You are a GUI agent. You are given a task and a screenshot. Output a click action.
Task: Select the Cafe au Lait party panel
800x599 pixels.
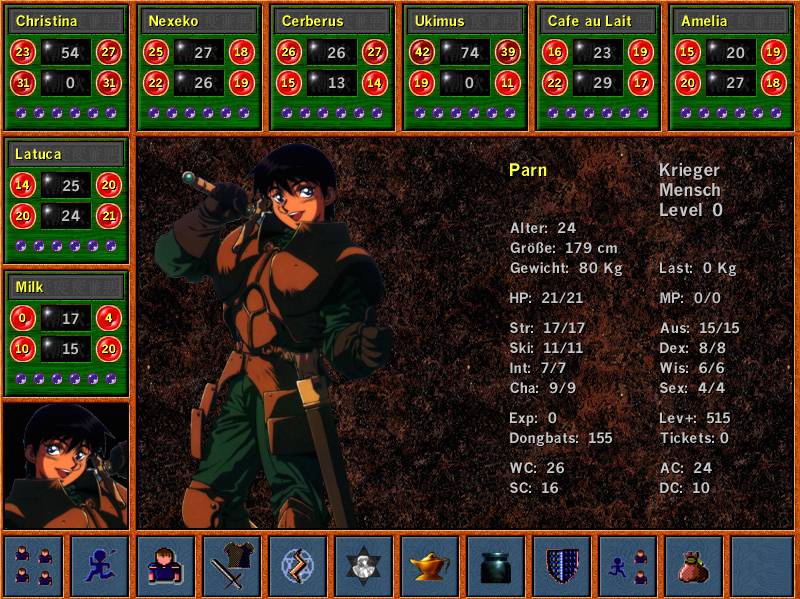pyautogui.click(x=598, y=21)
